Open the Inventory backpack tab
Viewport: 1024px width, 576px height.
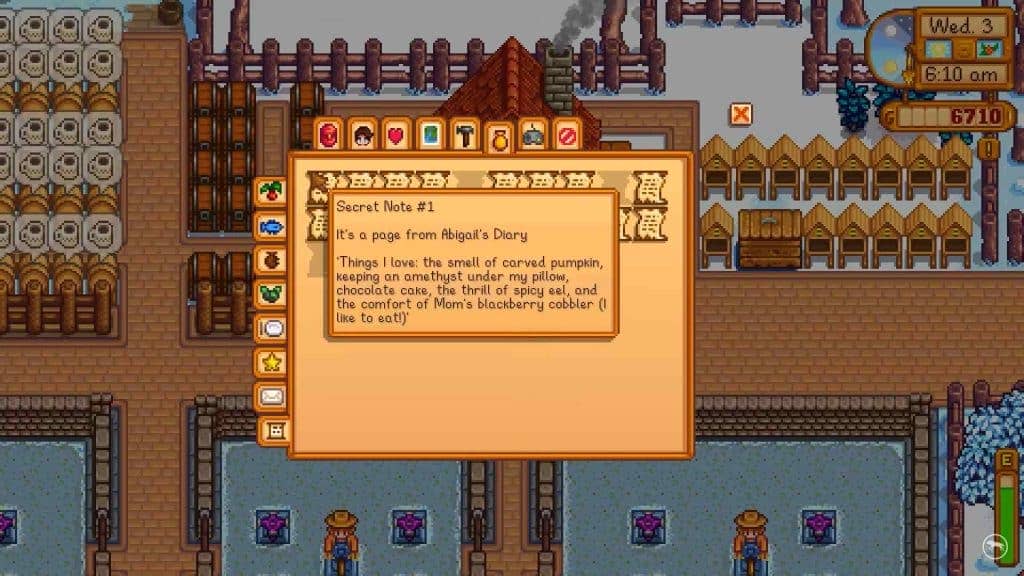[330, 135]
